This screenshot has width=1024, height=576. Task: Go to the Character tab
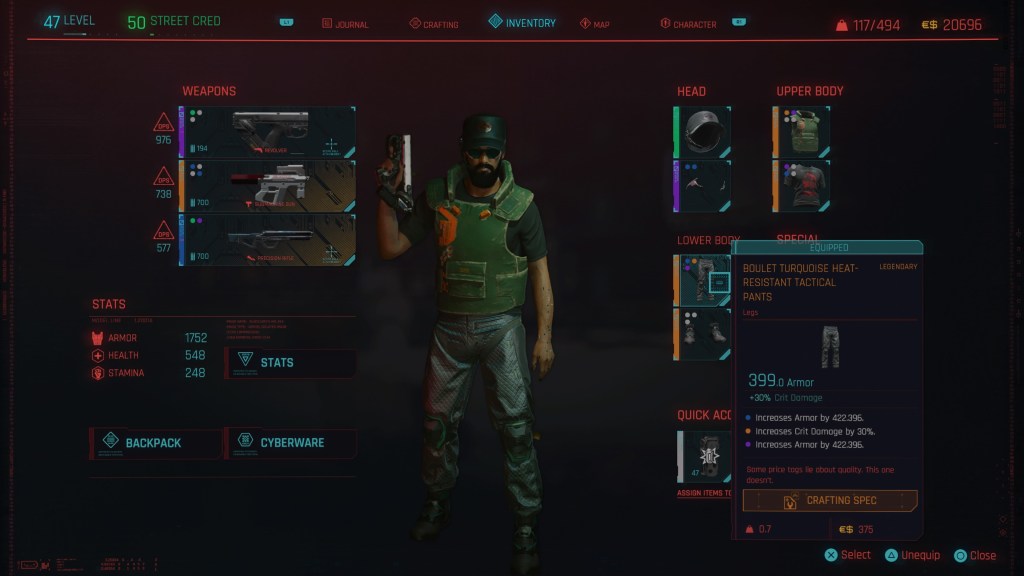694,23
